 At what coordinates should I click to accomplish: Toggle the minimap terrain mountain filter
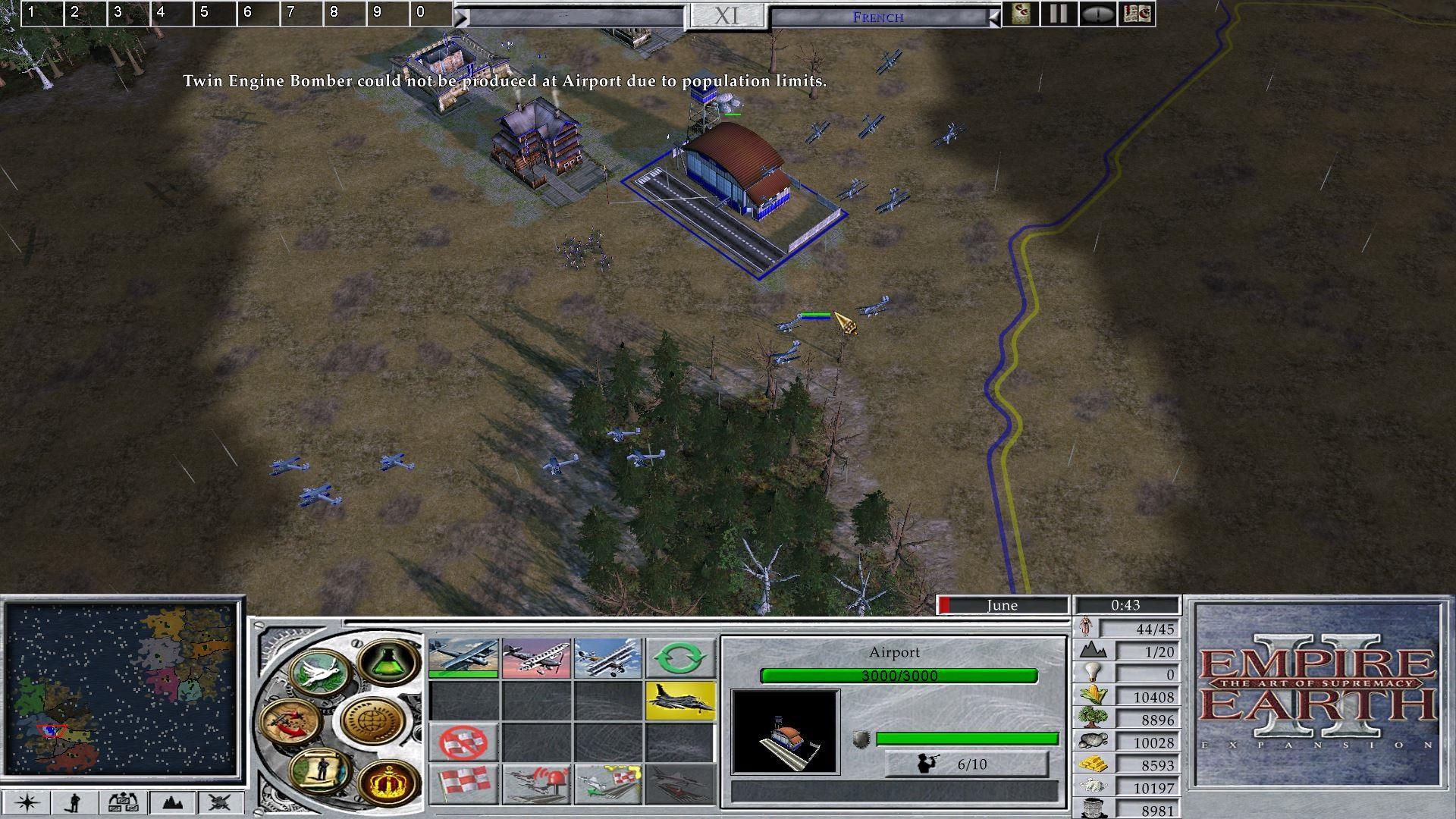tap(172, 802)
